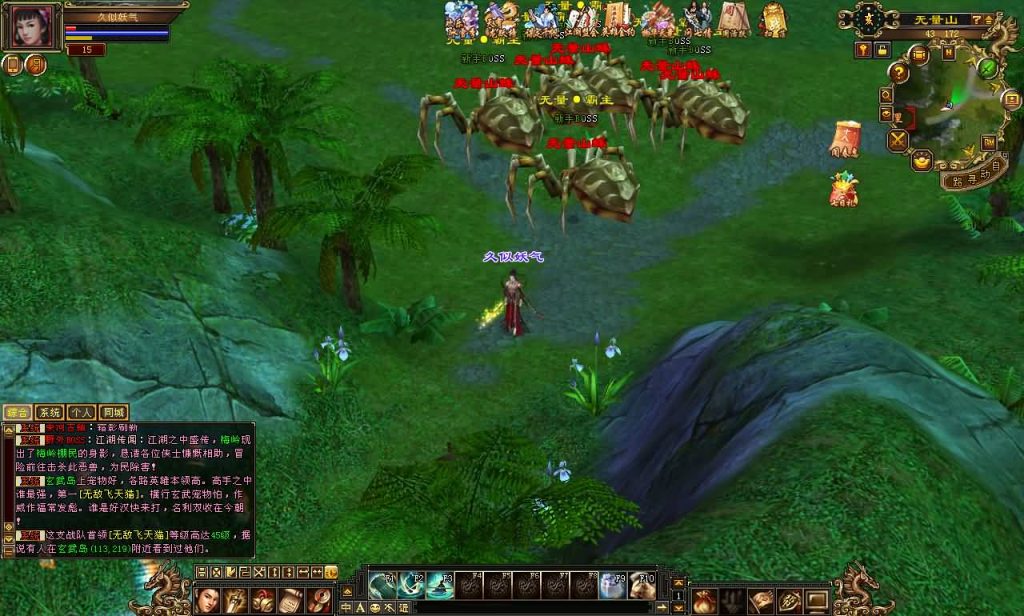The image size is (1024, 616).
Task: Show the 同城 chat tab
Action: (x=114, y=412)
